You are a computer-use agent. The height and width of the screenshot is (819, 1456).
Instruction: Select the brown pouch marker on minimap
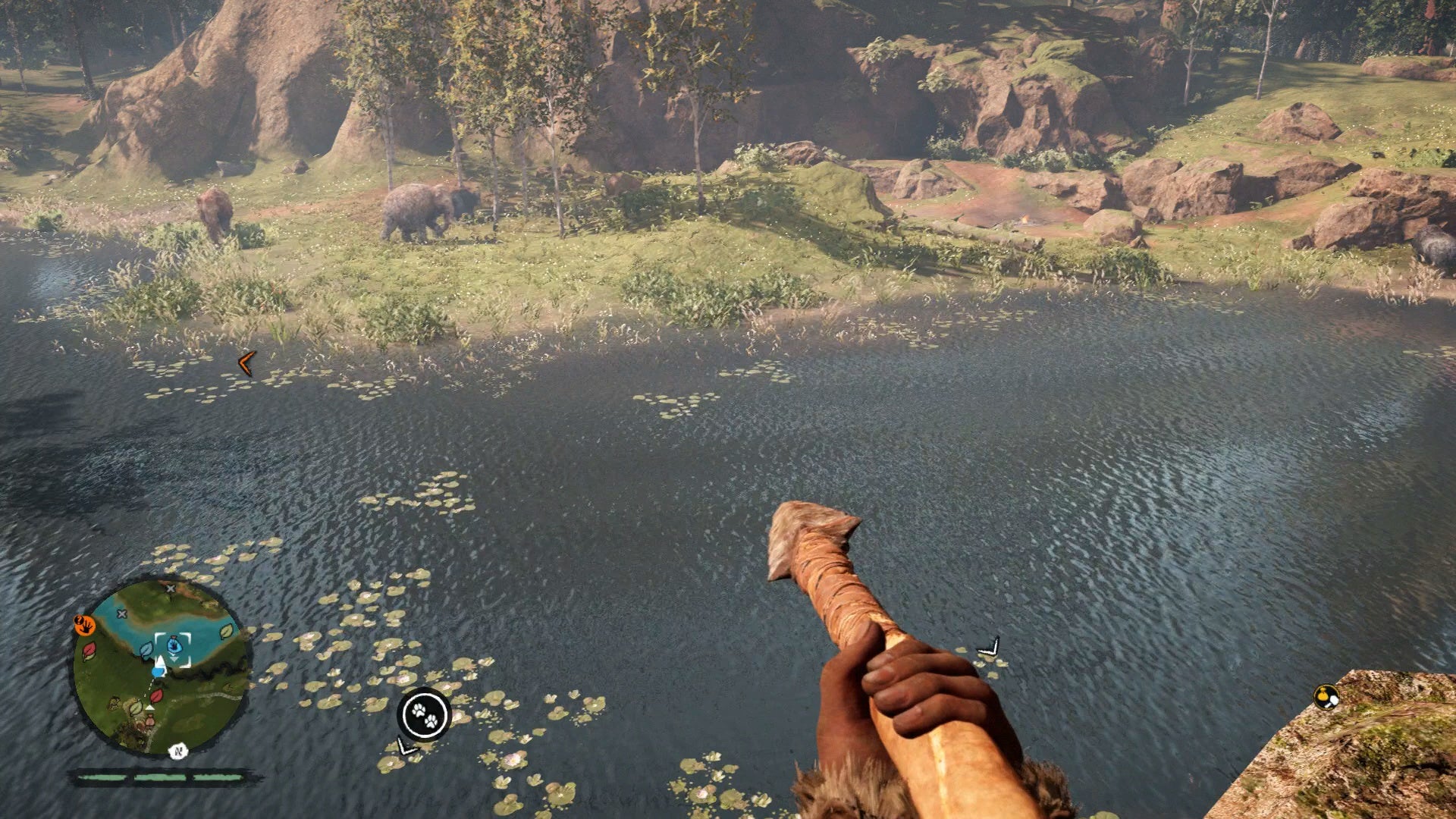149,720
